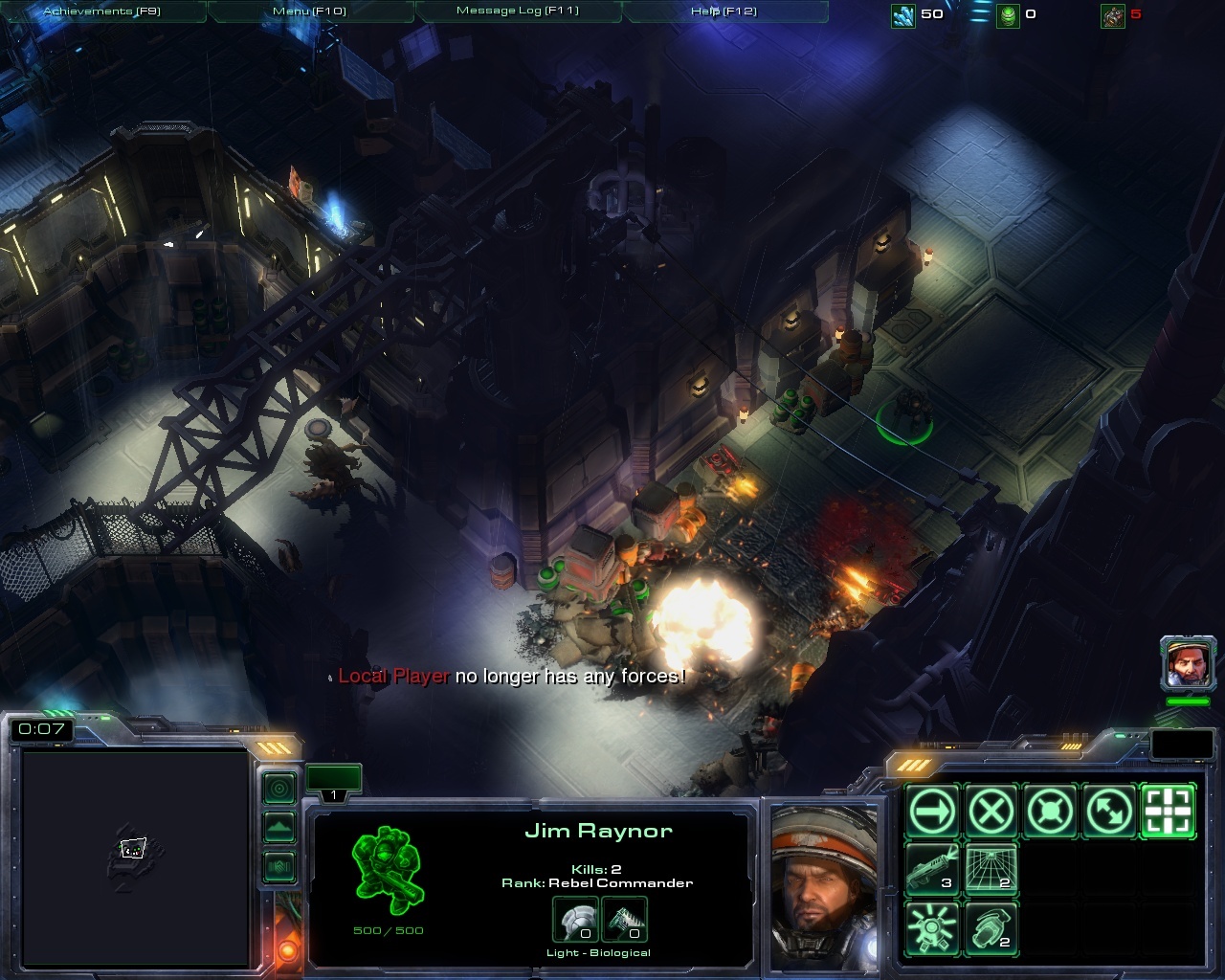This screenshot has height=980, width=1225.
Task: Open the Help menu
Action: [x=724, y=11]
